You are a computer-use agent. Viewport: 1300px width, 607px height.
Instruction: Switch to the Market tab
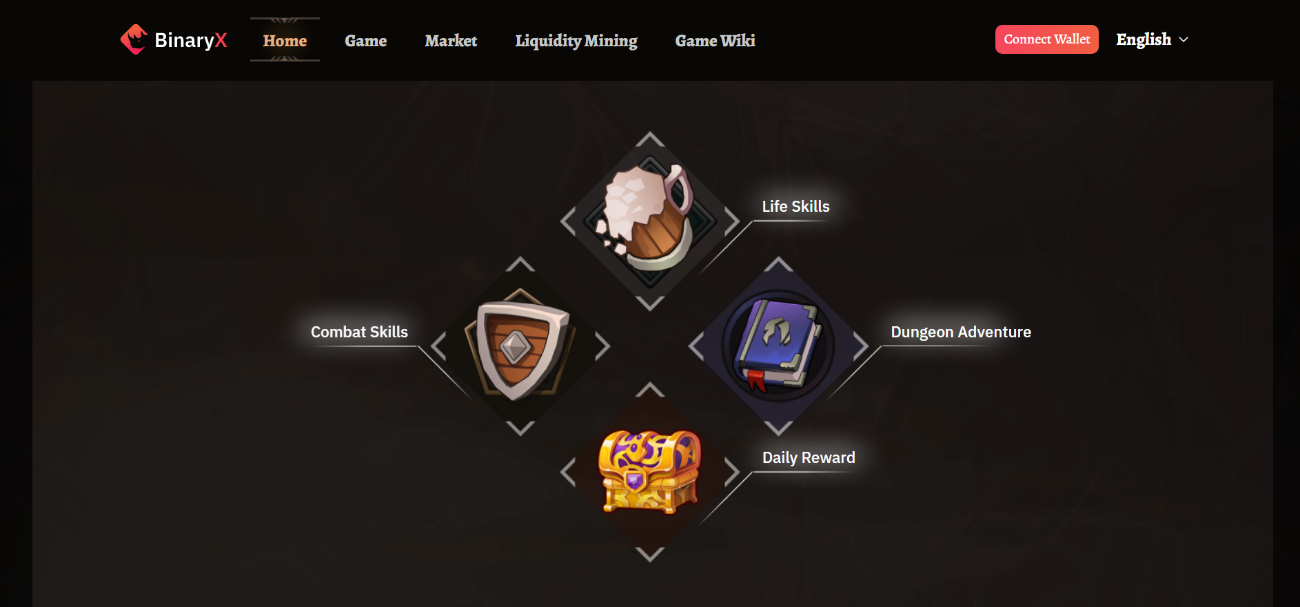pos(451,40)
